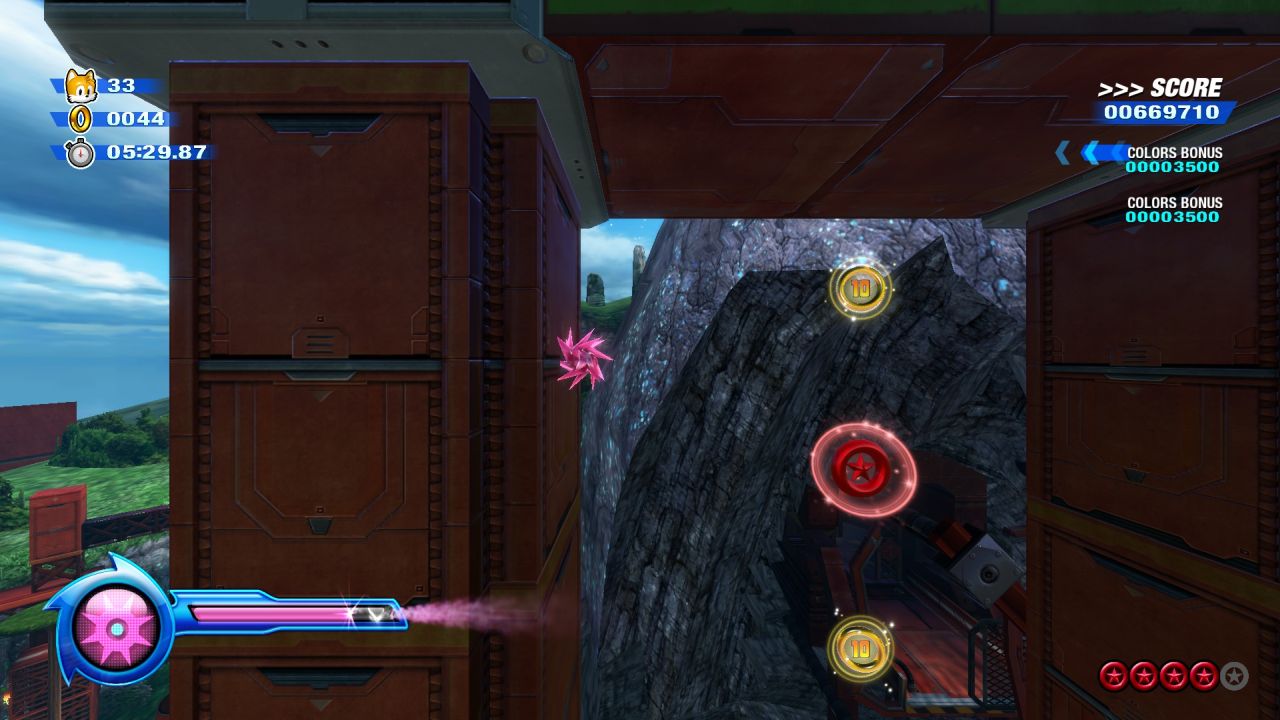Select the fourth red star ring medal
Screen dimensions: 1280x720
(1202, 673)
